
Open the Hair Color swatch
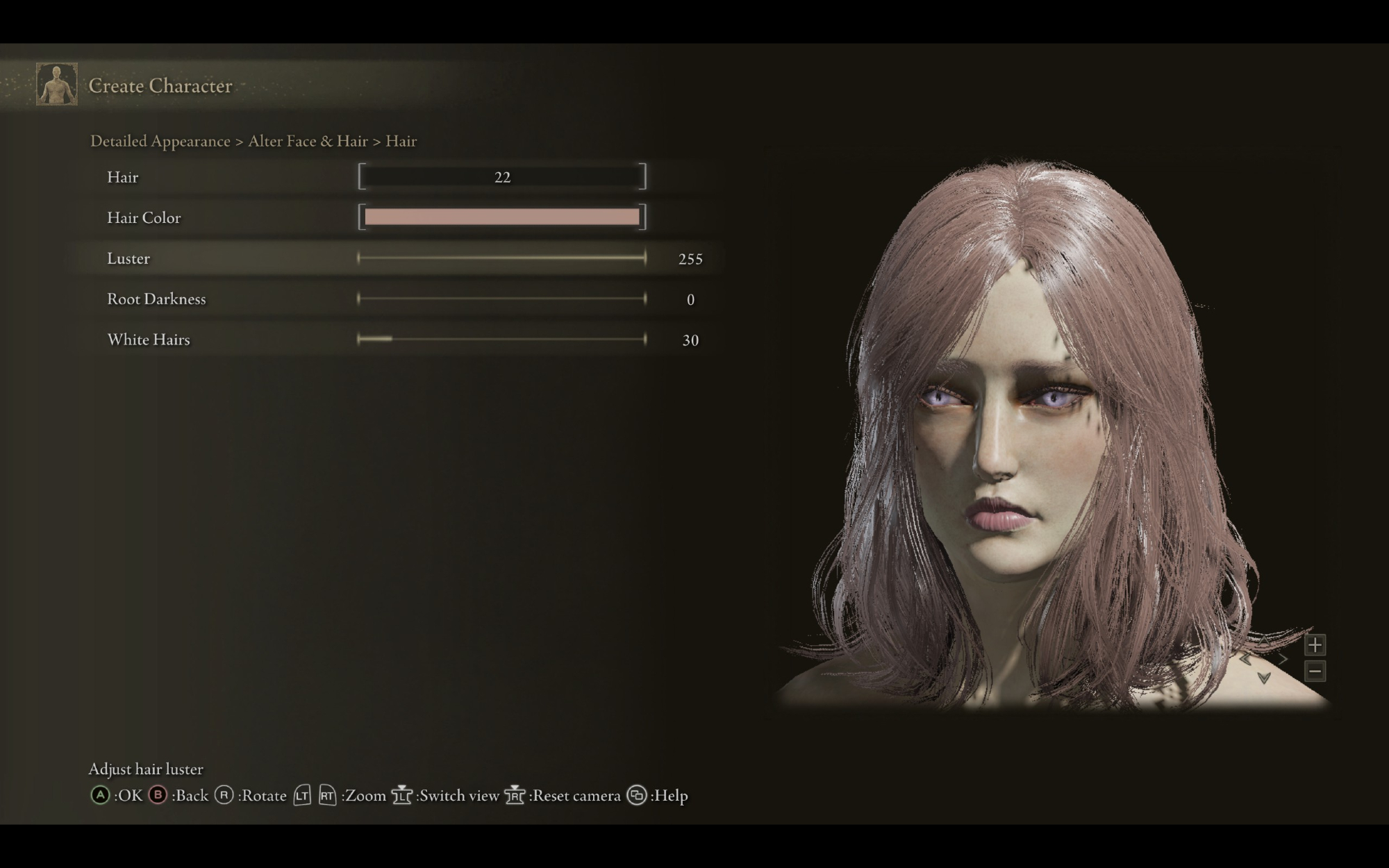(x=501, y=217)
